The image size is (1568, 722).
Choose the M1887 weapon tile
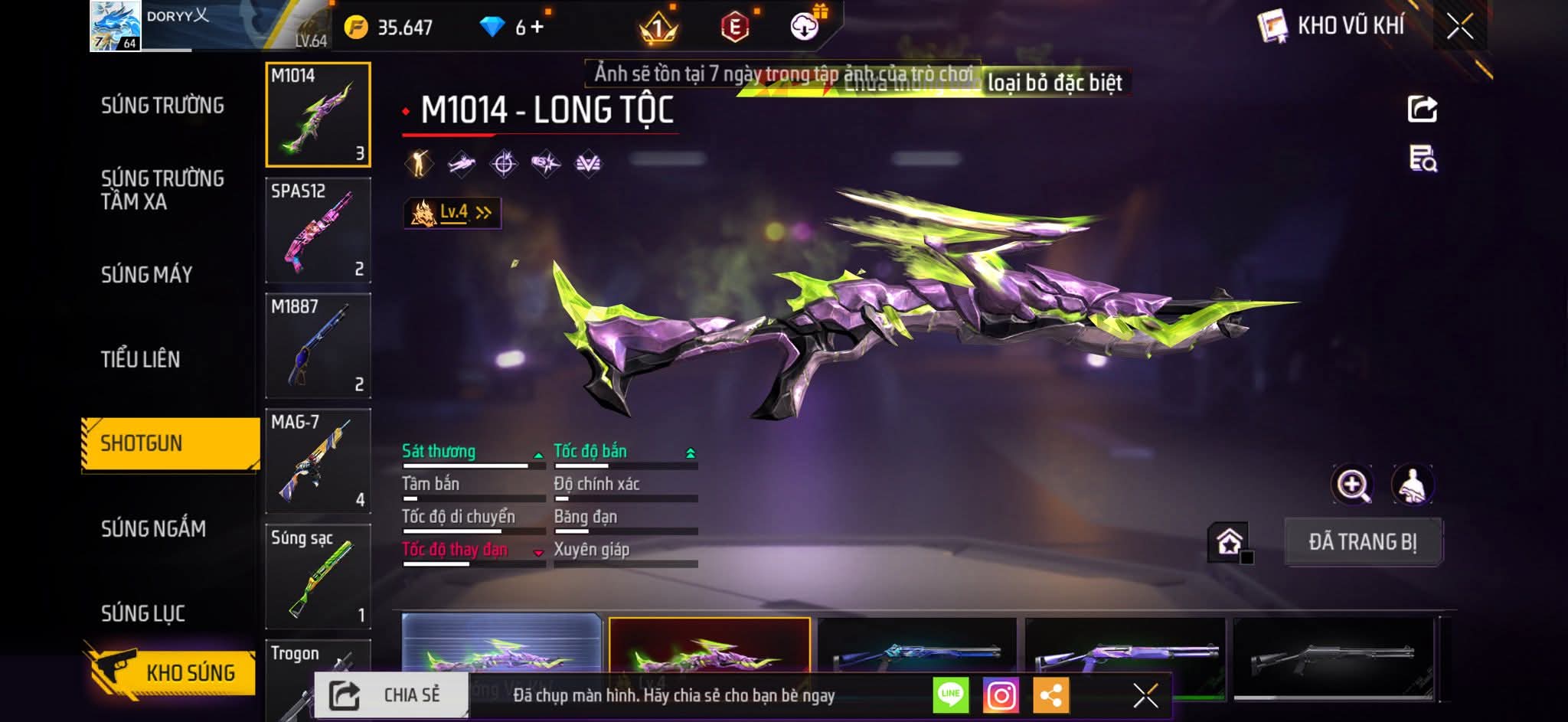coord(318,345)
